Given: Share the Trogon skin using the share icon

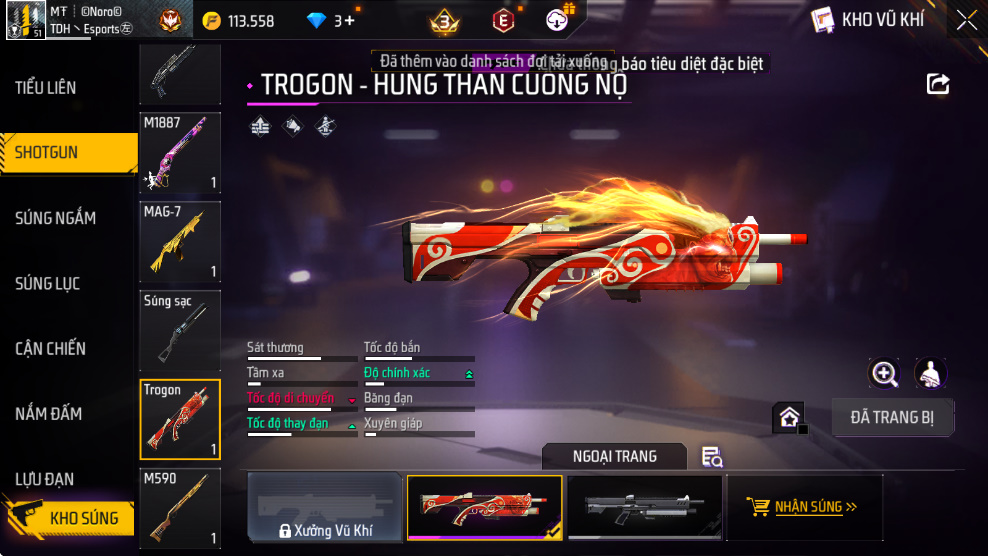Looking at the screenshot, I should [938, 84].
